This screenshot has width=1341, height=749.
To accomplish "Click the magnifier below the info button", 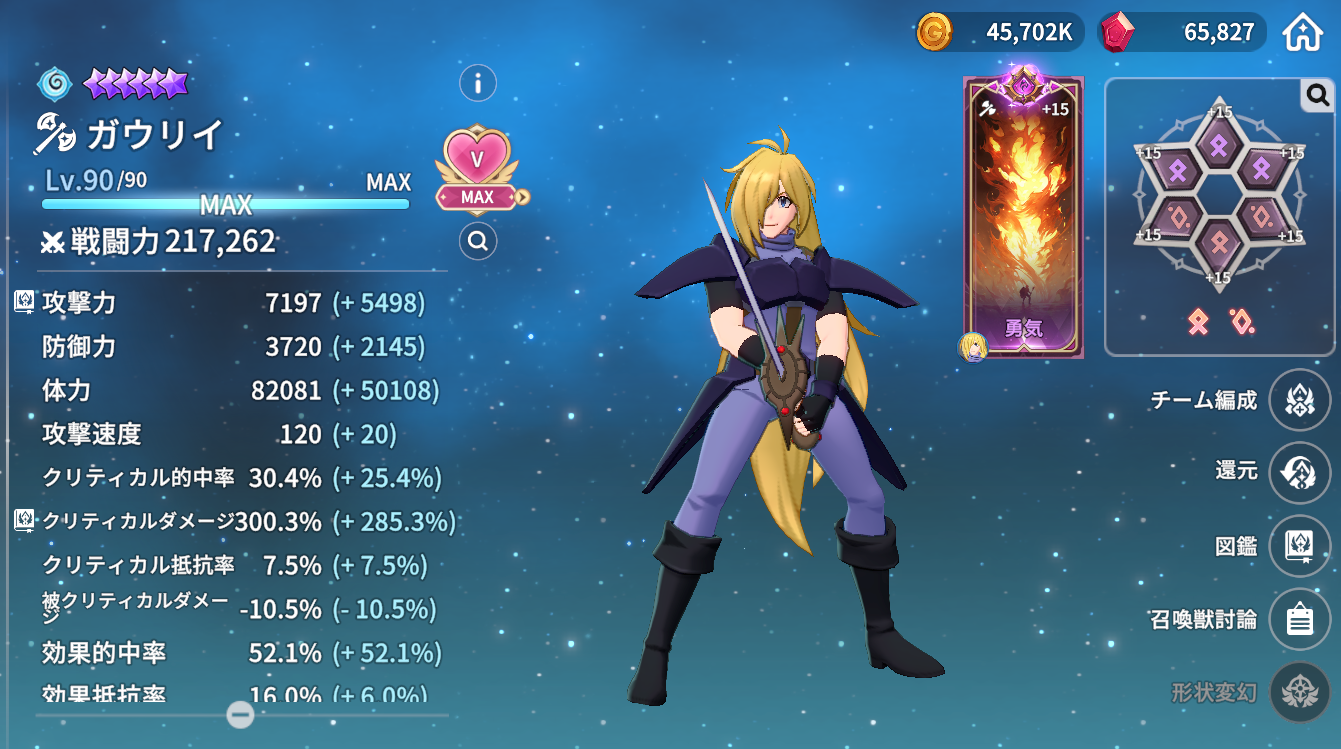I will [478, 241].
